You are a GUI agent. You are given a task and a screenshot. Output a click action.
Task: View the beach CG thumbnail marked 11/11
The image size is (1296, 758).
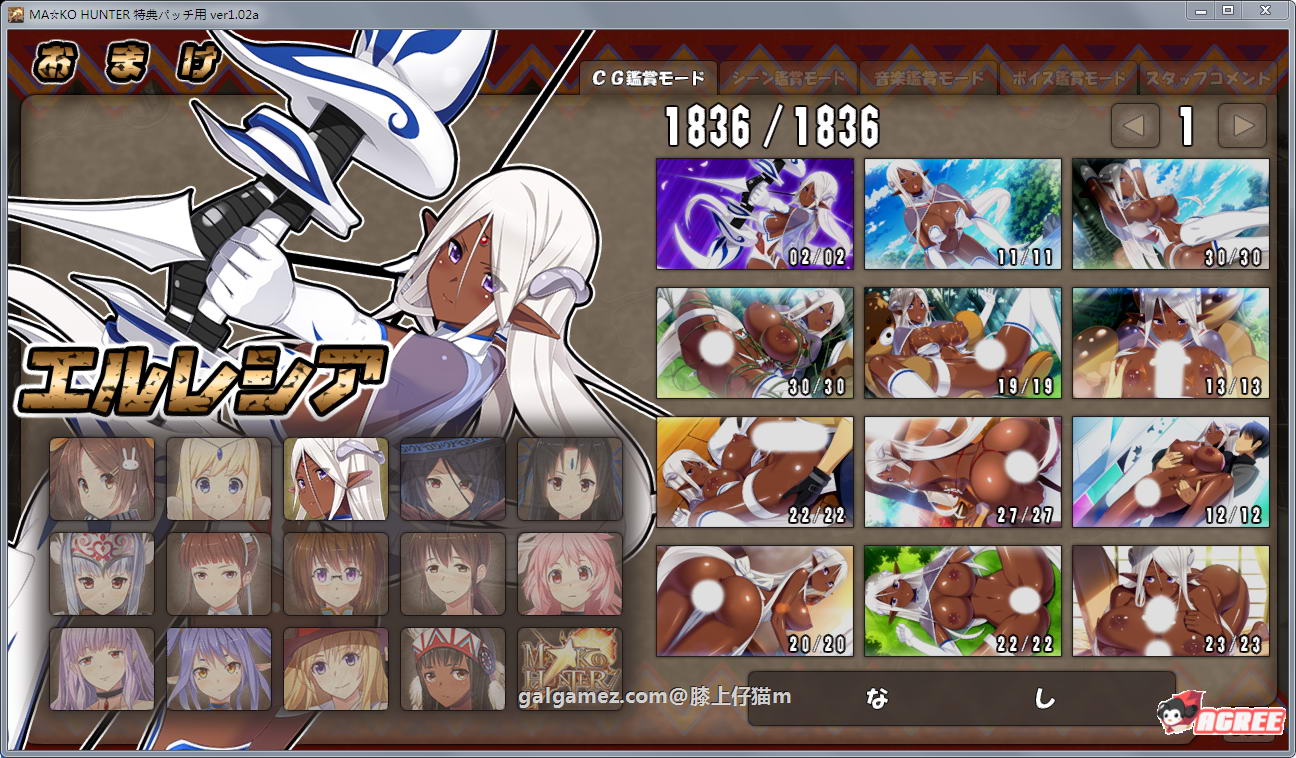pos(962,214)
